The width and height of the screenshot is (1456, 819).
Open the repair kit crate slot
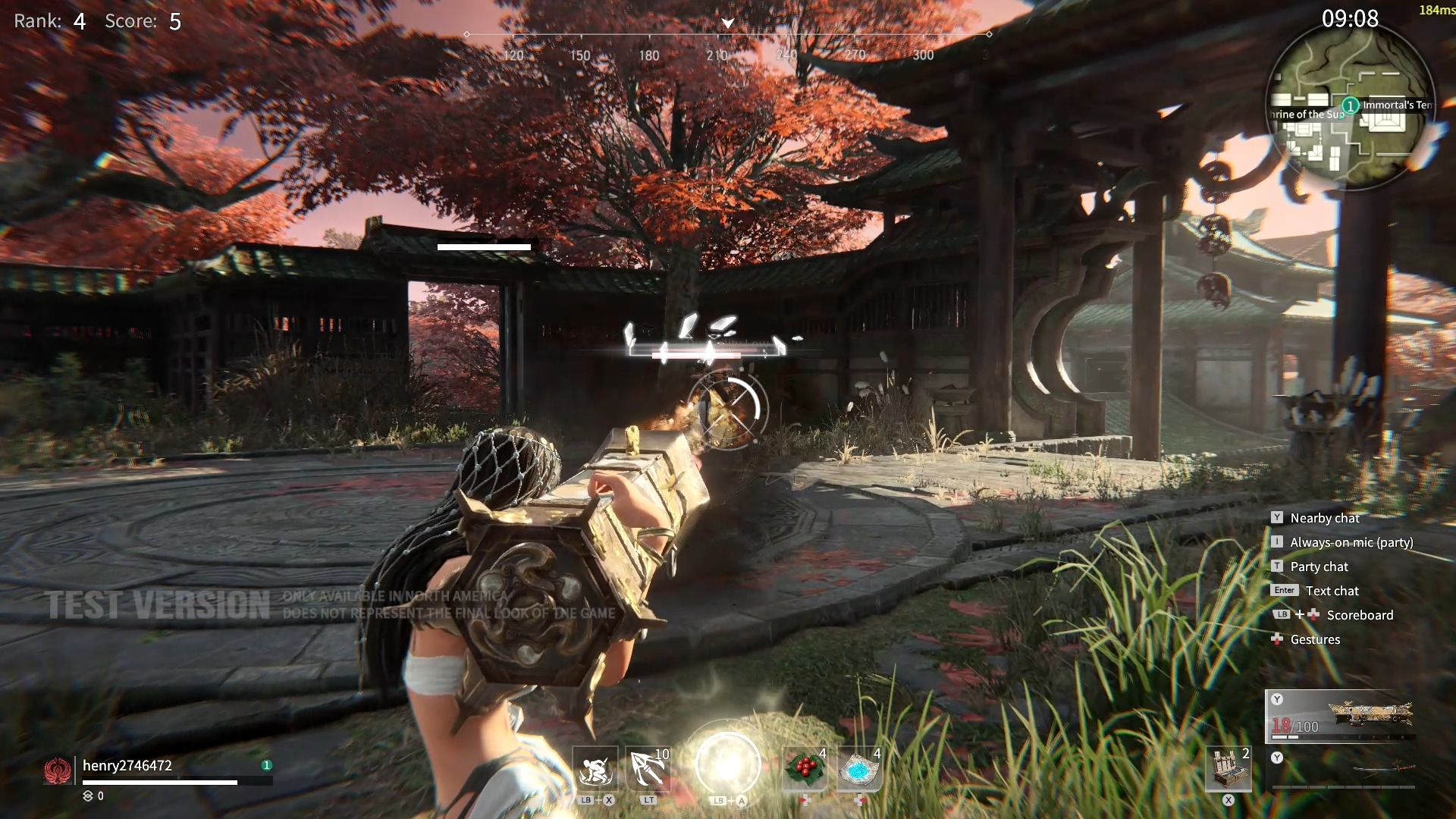(1228, 770)
